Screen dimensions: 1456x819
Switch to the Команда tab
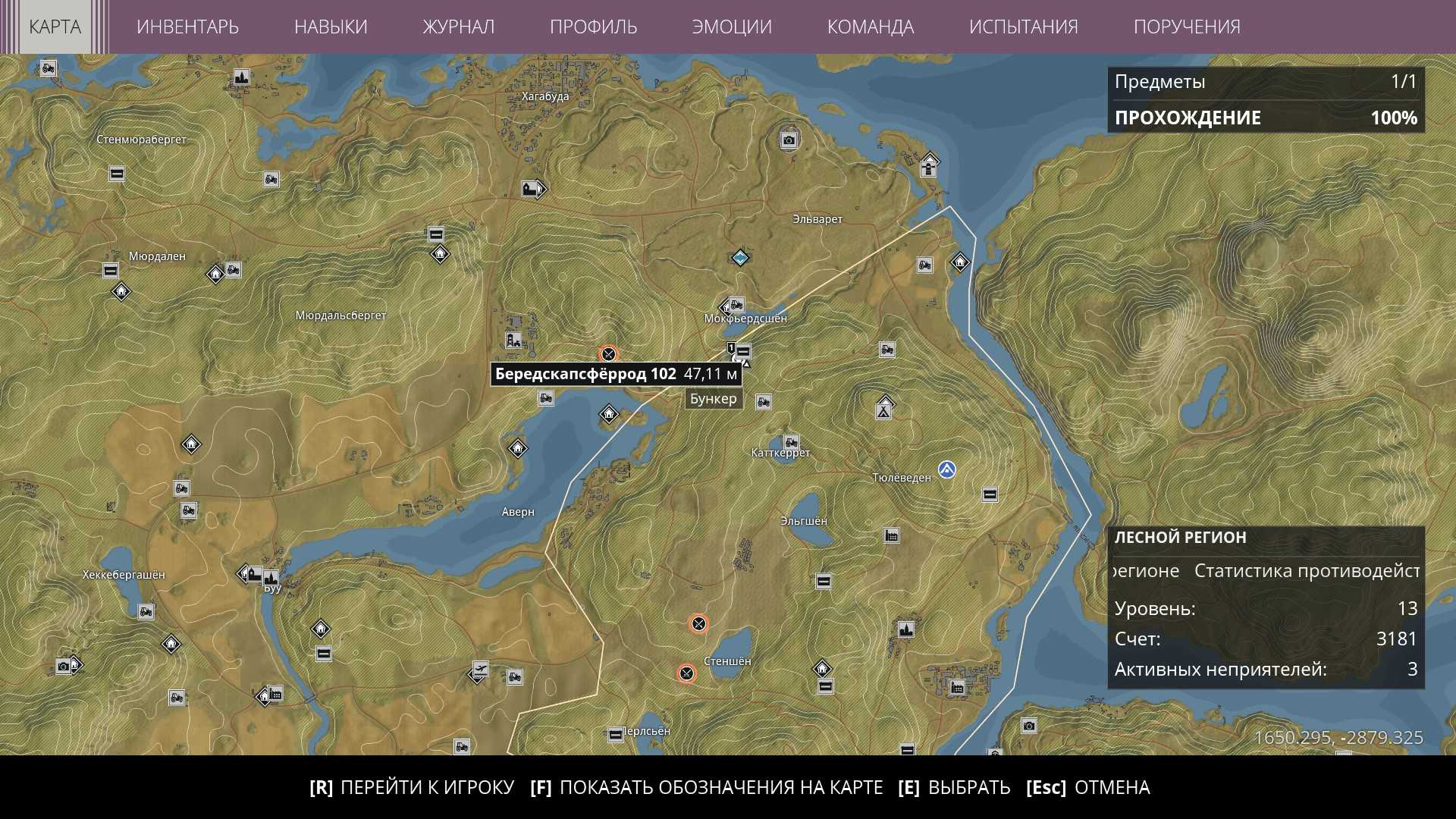point(870,27)
